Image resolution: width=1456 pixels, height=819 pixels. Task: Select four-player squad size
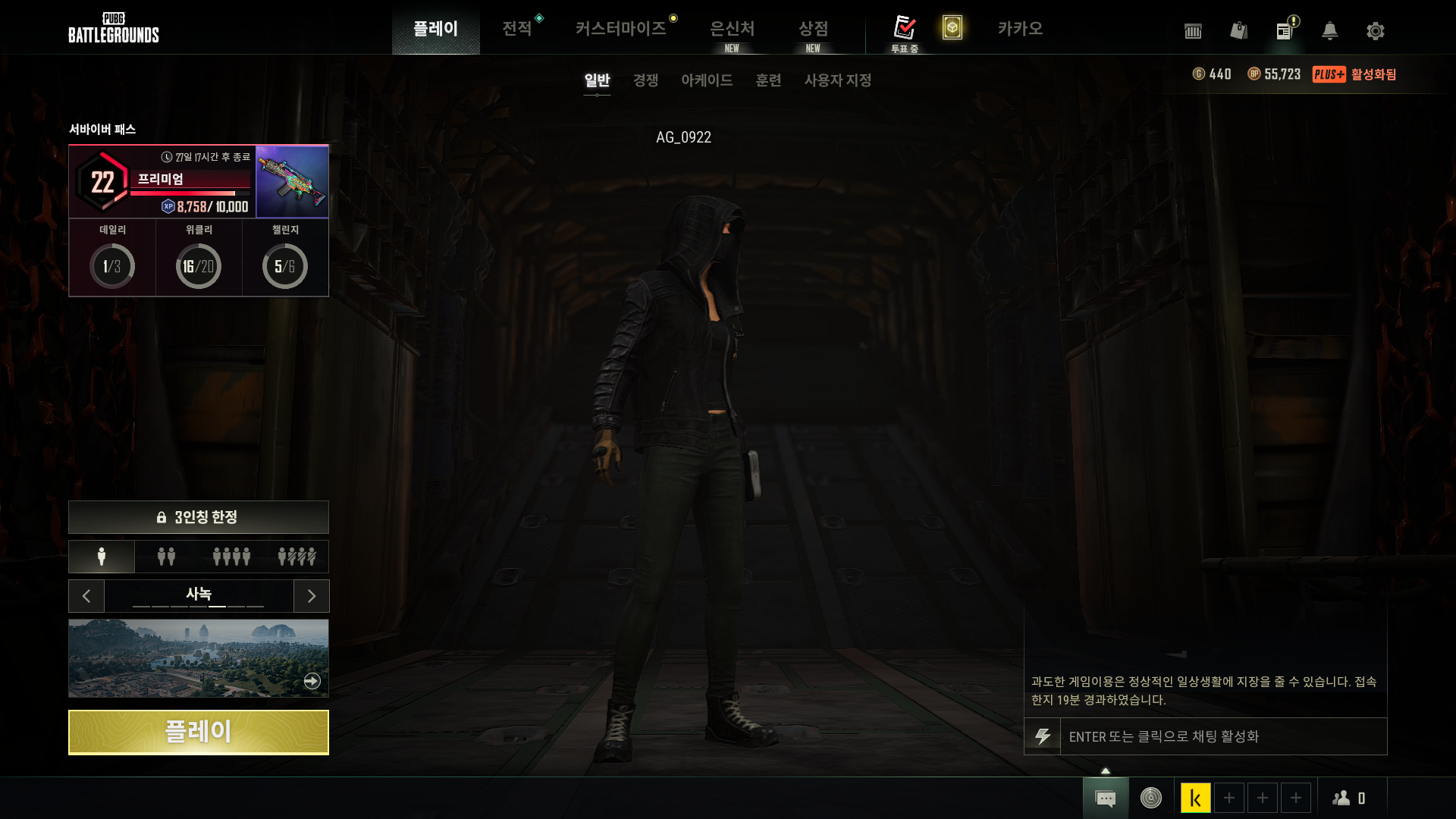click(231, 557)
